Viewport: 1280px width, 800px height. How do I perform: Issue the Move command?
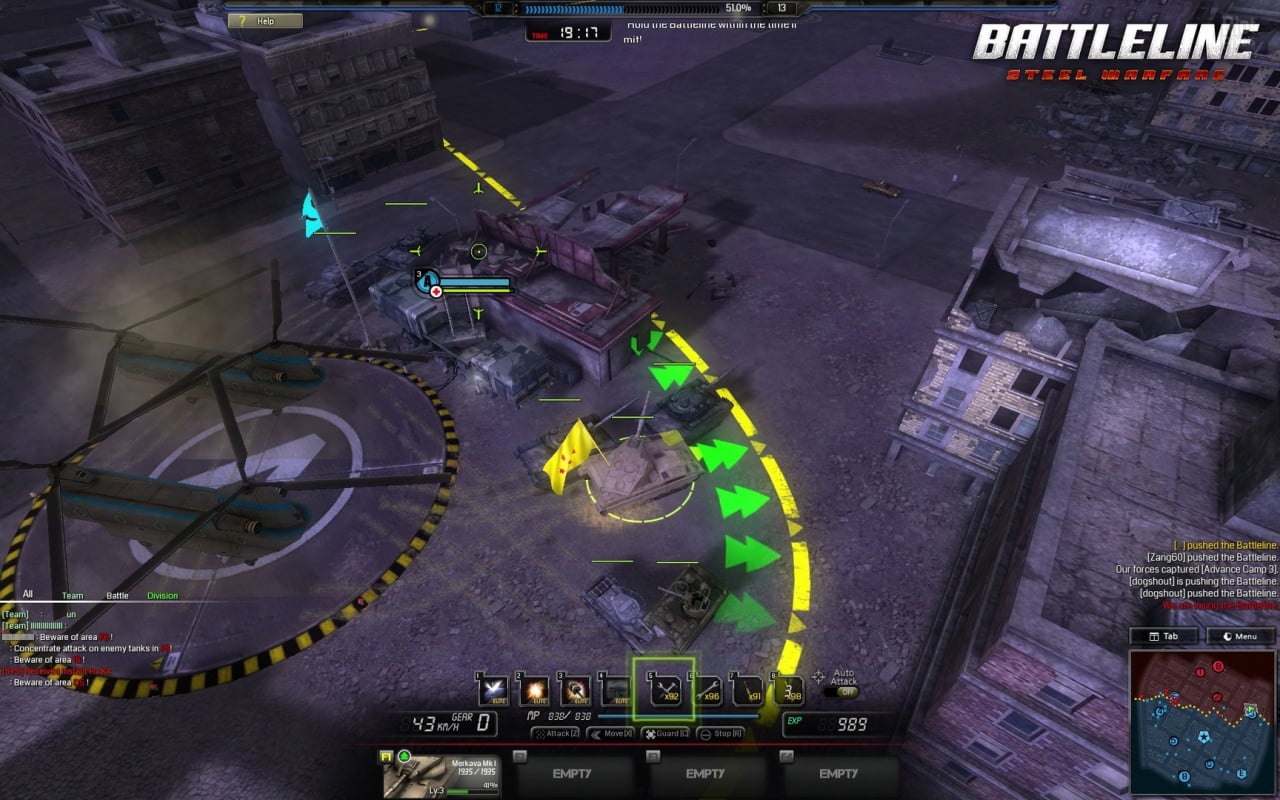pyautogui.click(x=610, y=734)
